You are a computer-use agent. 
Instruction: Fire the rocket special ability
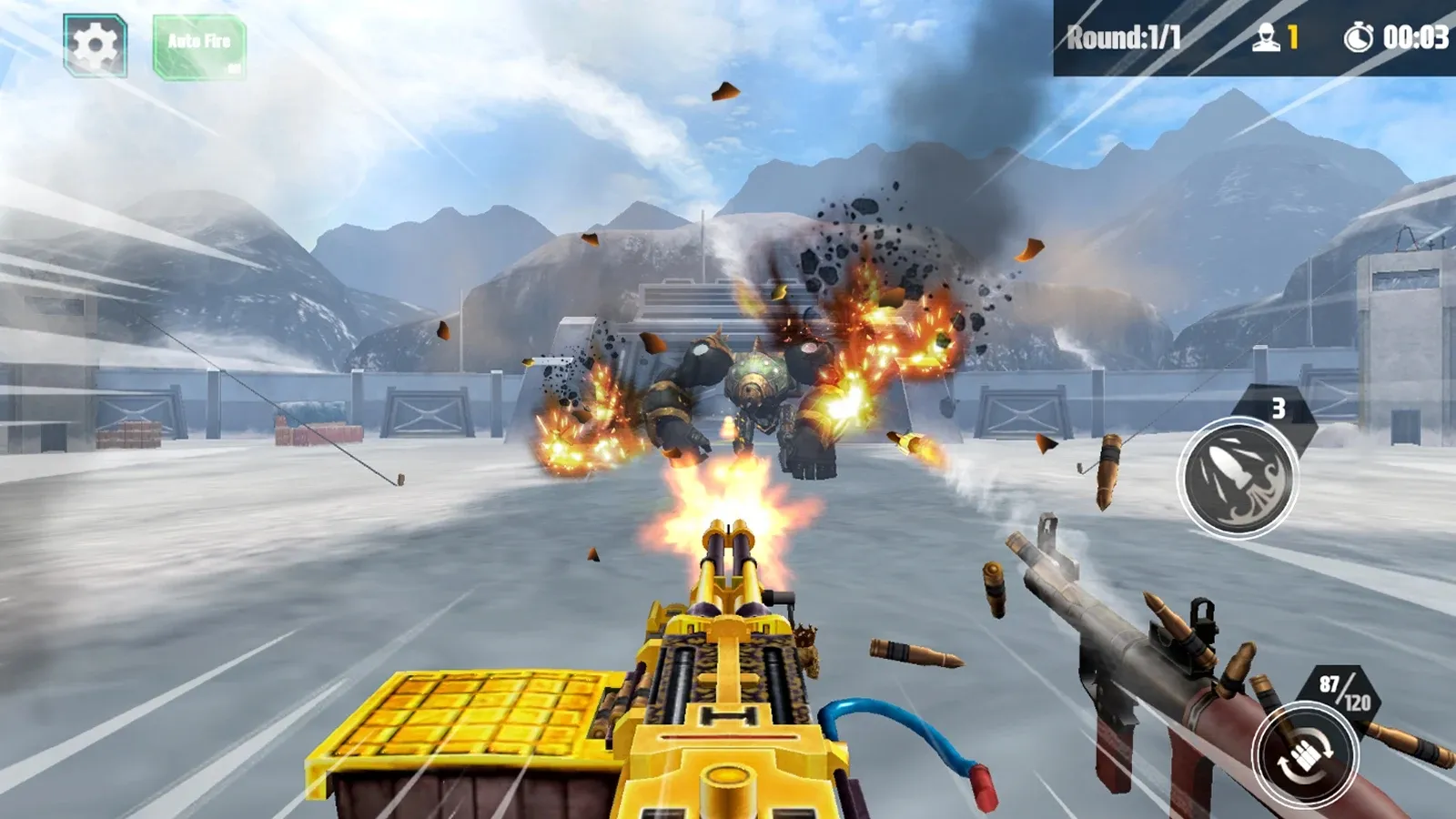(x=1237, y=478)
